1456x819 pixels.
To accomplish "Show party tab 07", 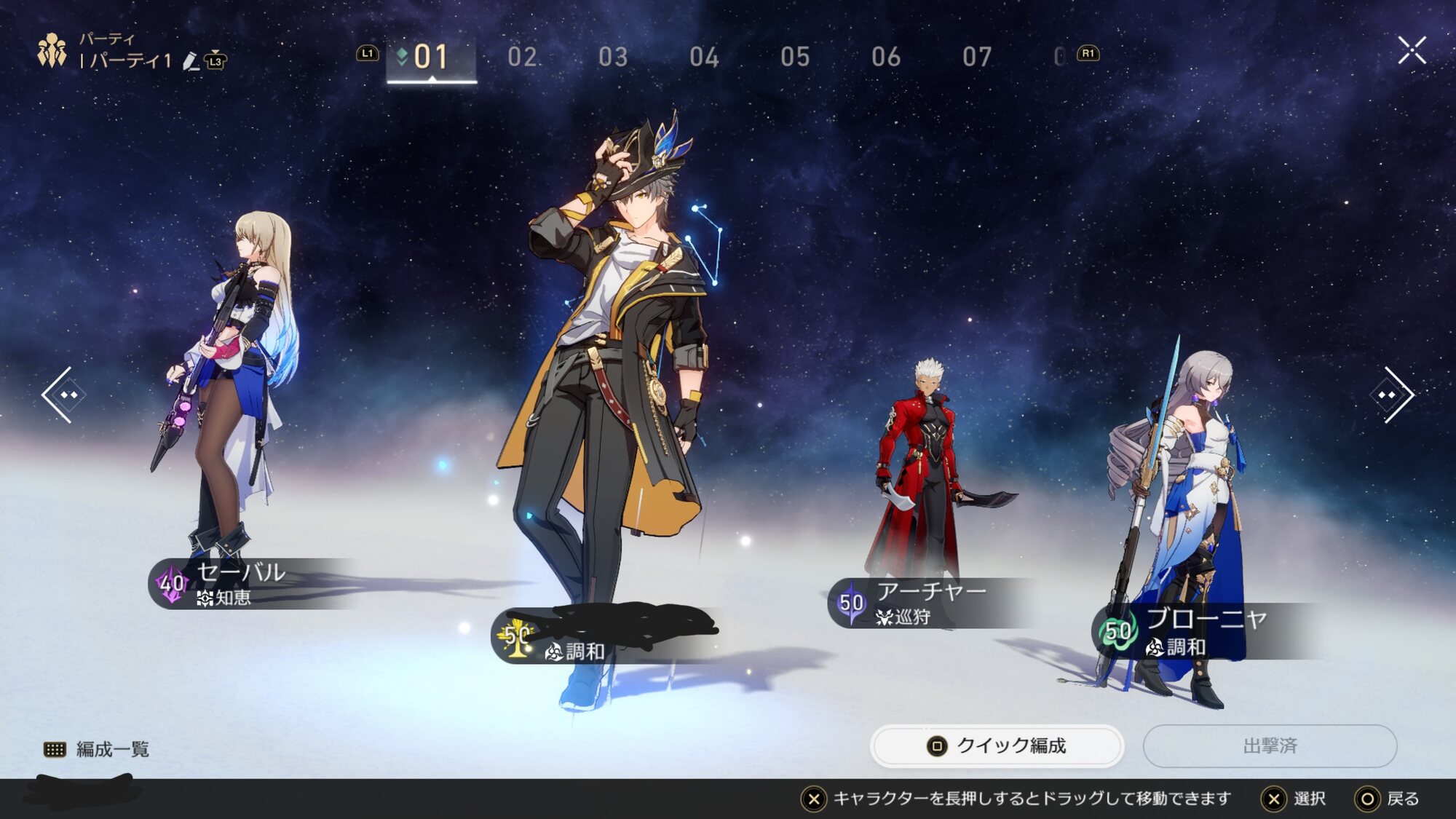I will click(977, 57).
